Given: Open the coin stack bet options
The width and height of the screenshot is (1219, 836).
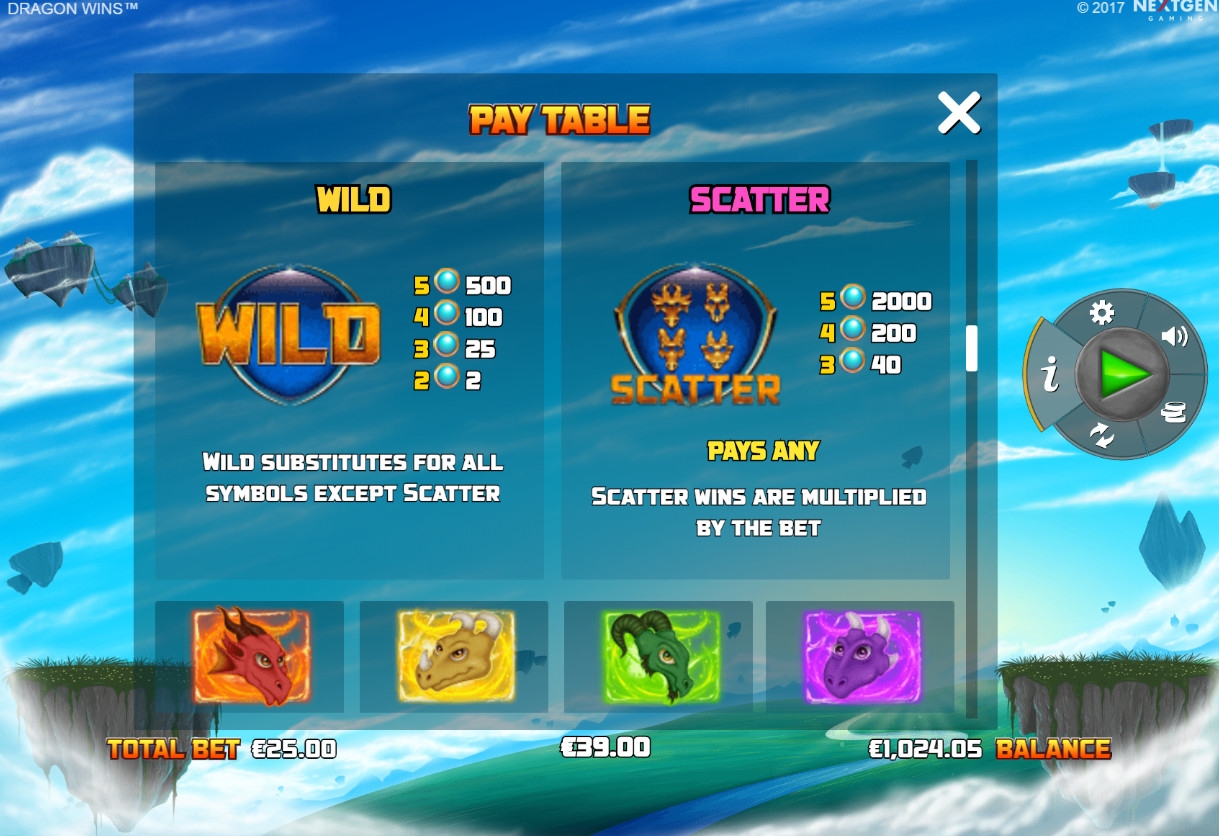Looking at the screenshot, I should pyautogui.click(x=1174, y=413).
